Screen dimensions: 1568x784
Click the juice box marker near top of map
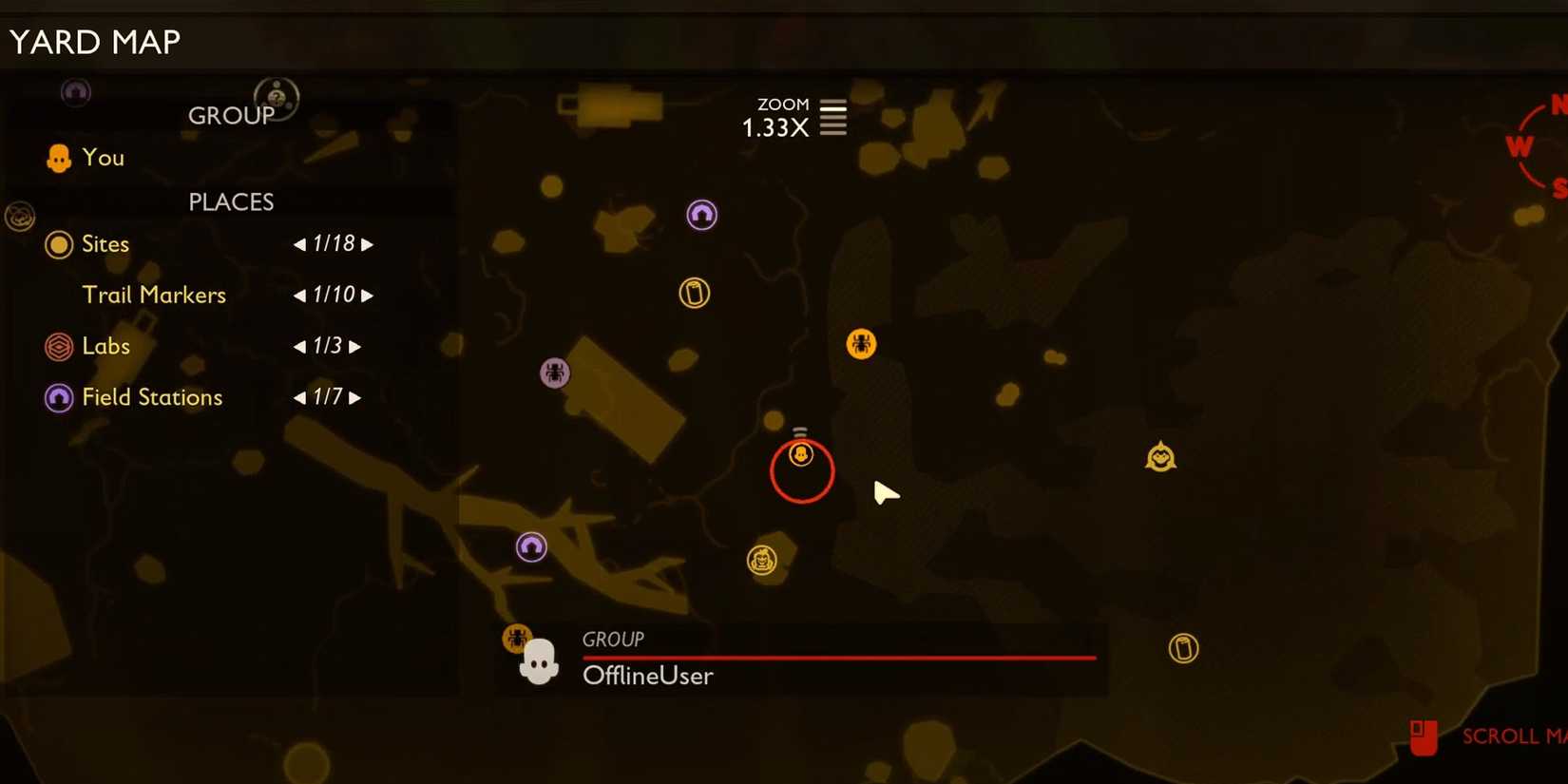coord(695,293)
